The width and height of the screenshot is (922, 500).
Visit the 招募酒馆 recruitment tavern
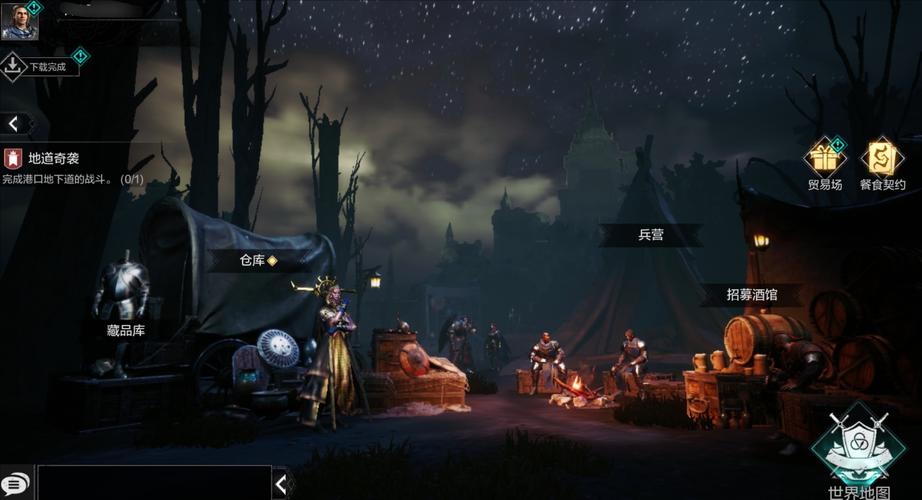click(751, 295)
